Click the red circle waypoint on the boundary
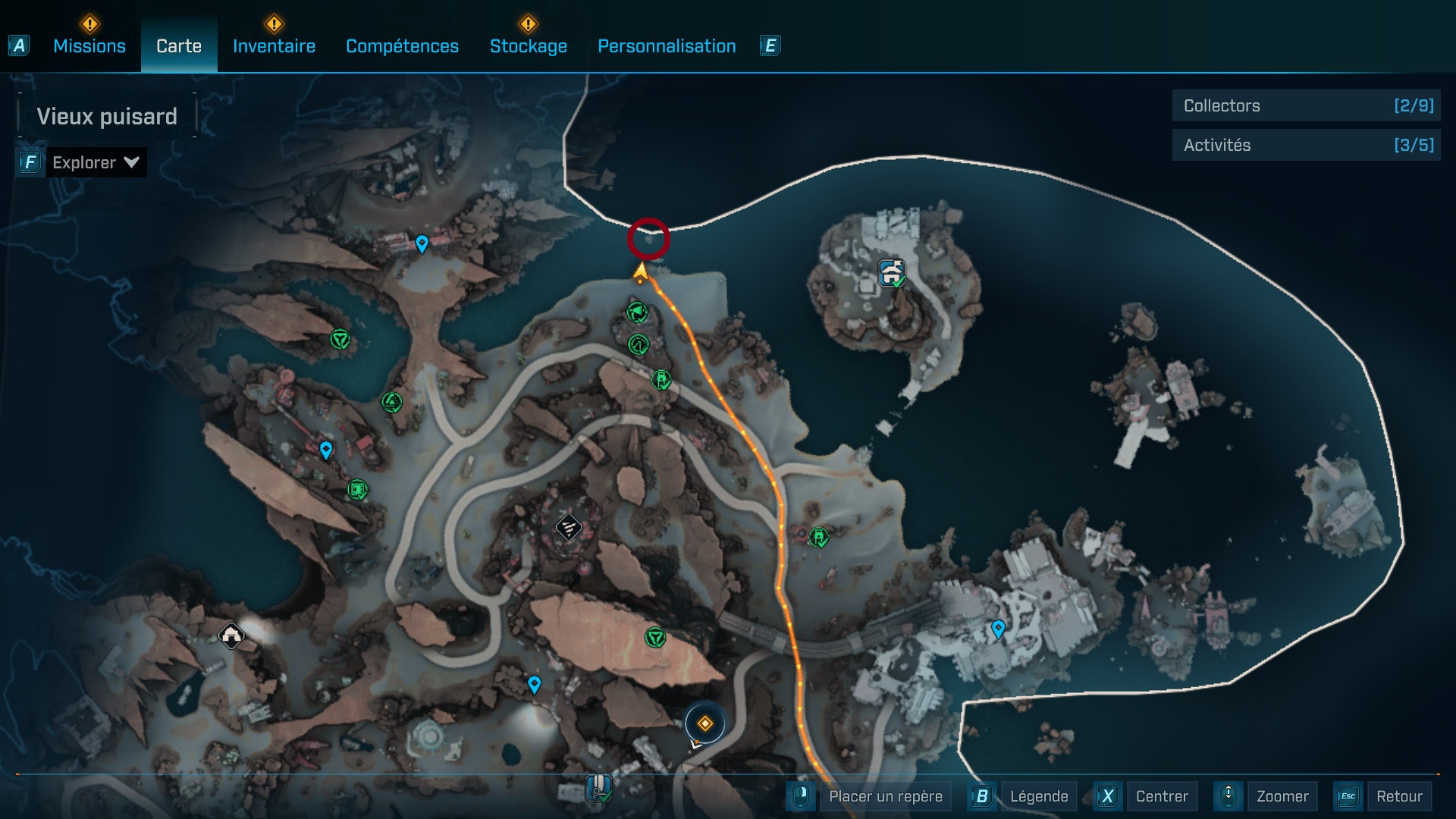Screen dimensions: 1456x819 [648, 239]
